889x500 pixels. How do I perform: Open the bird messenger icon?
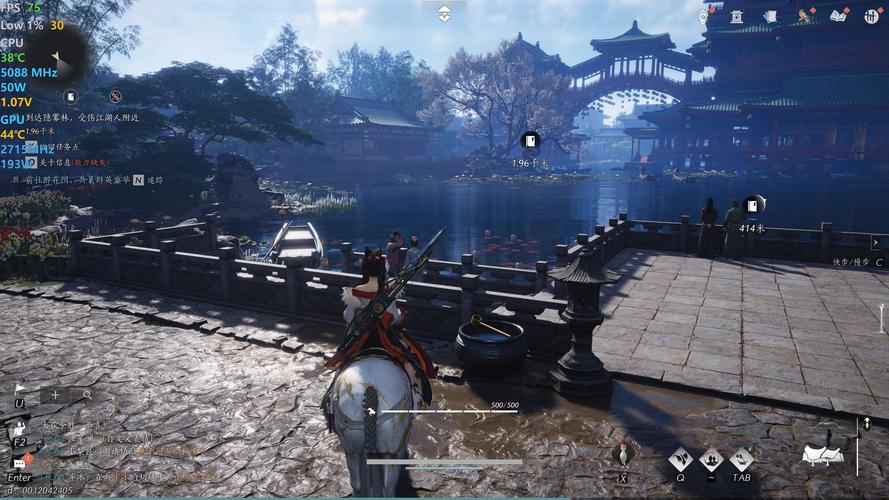click(x=805, y=16)
